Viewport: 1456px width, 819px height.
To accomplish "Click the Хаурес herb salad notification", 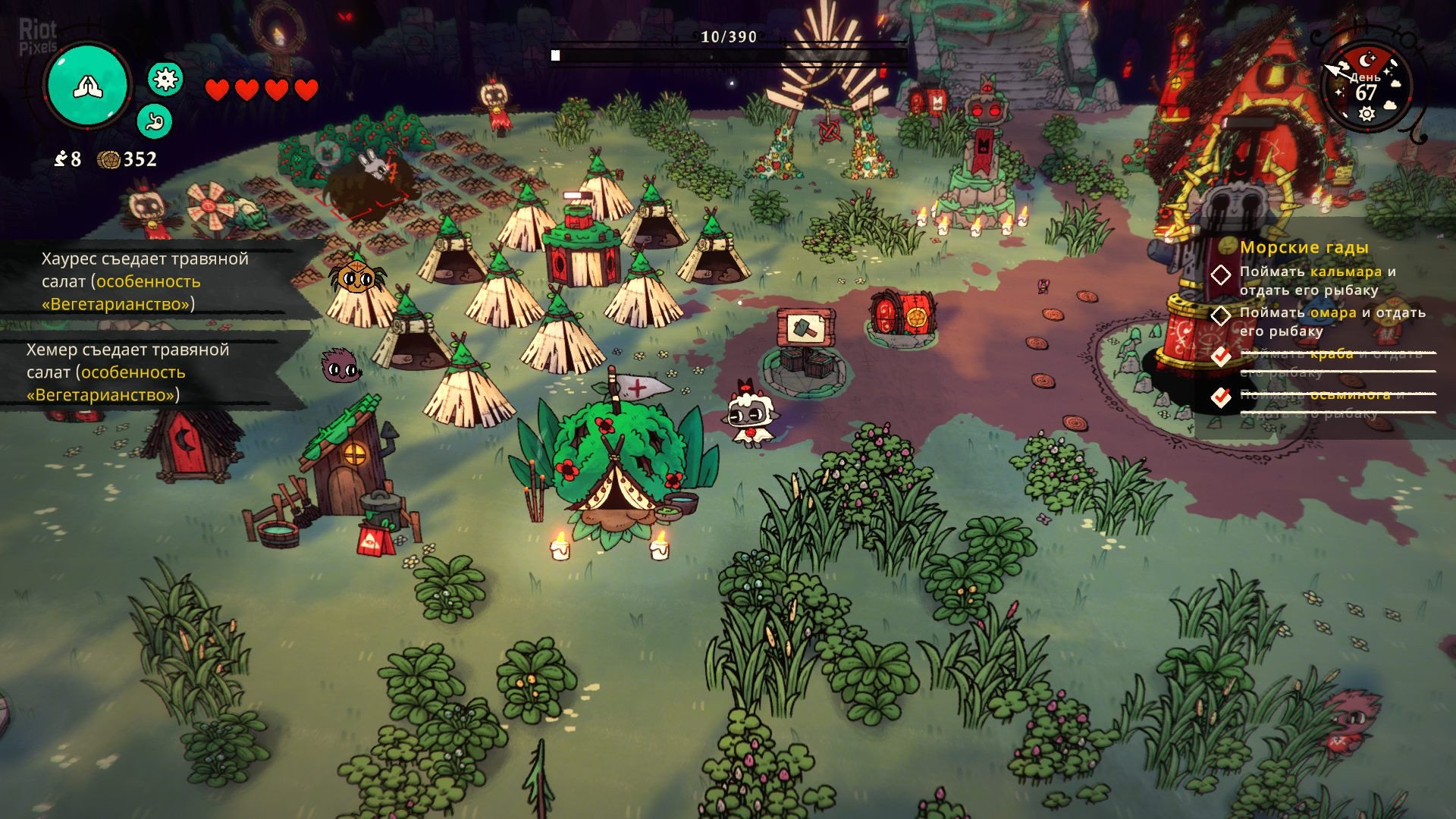I will [144, 281].
